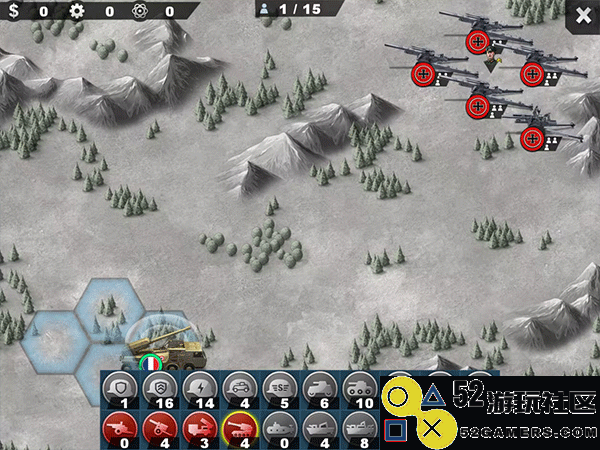600x450 pixels.
Task: Pick the red rocket launcher truck
Action: [x=198, y=426]
